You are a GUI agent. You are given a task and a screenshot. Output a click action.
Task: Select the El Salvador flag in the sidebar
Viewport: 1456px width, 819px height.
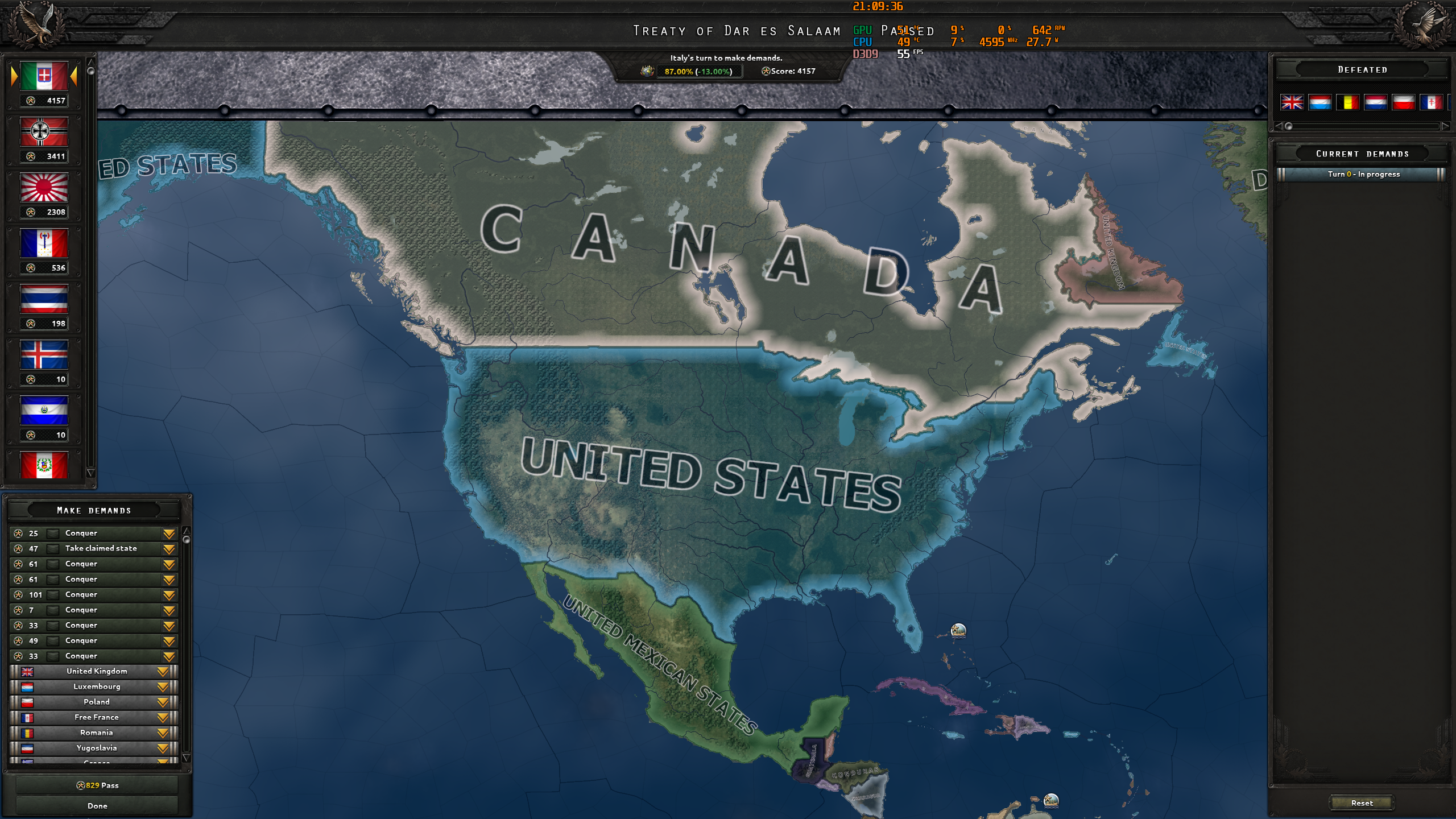click(44, 411)
